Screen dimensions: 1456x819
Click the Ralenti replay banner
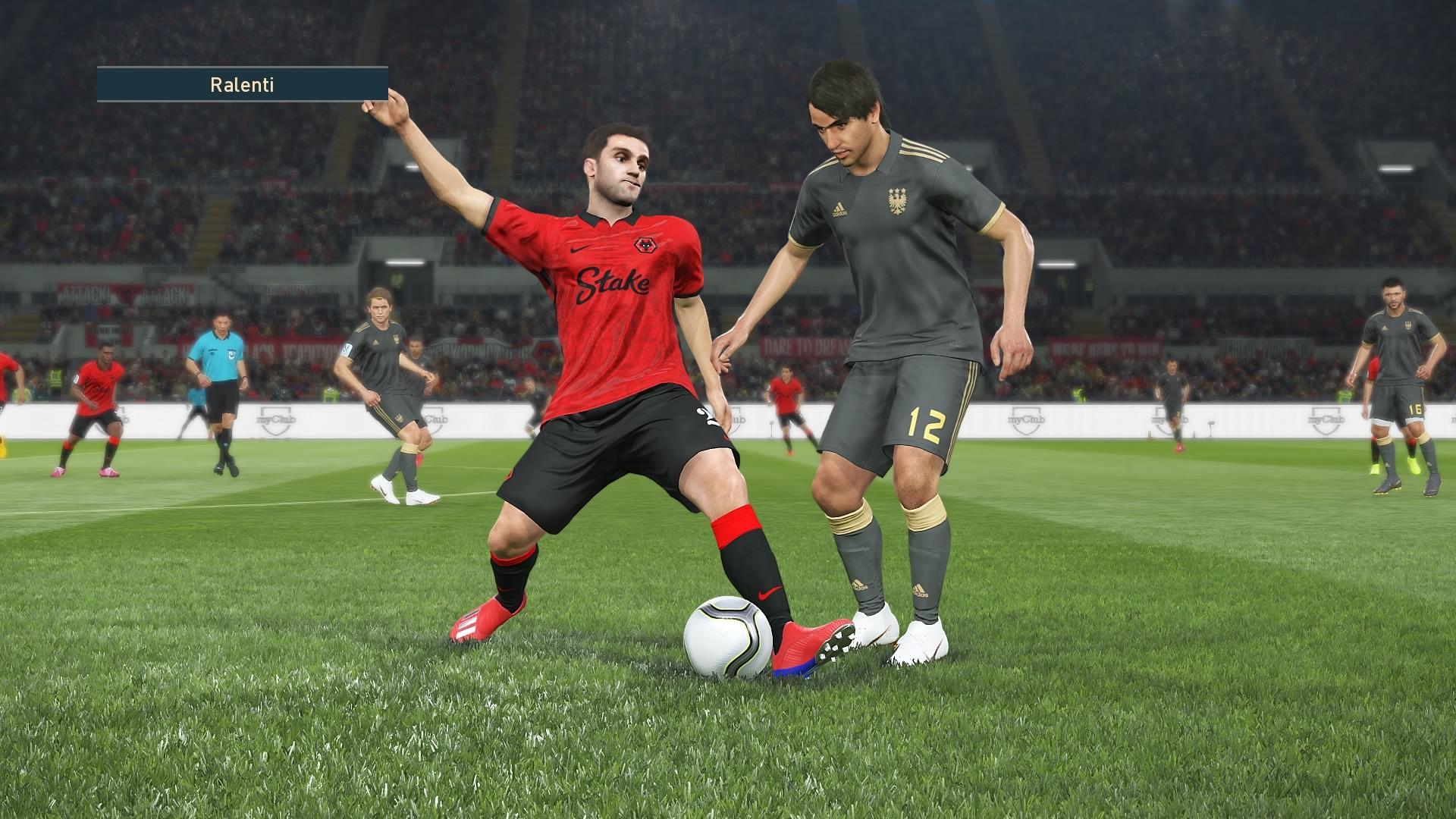click(242, 84)
